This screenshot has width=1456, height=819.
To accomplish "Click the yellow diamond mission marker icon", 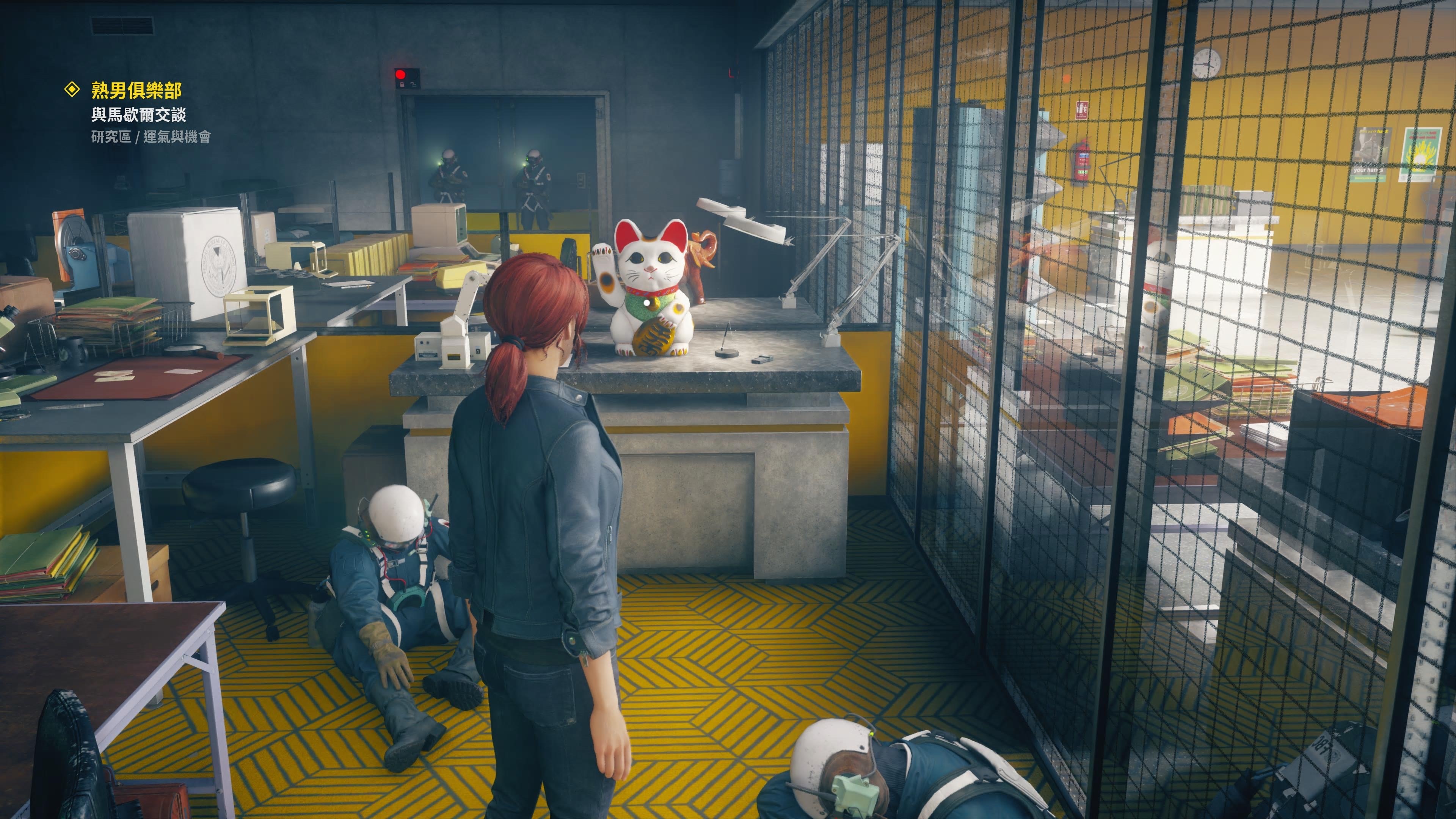I will coord(72,89).
